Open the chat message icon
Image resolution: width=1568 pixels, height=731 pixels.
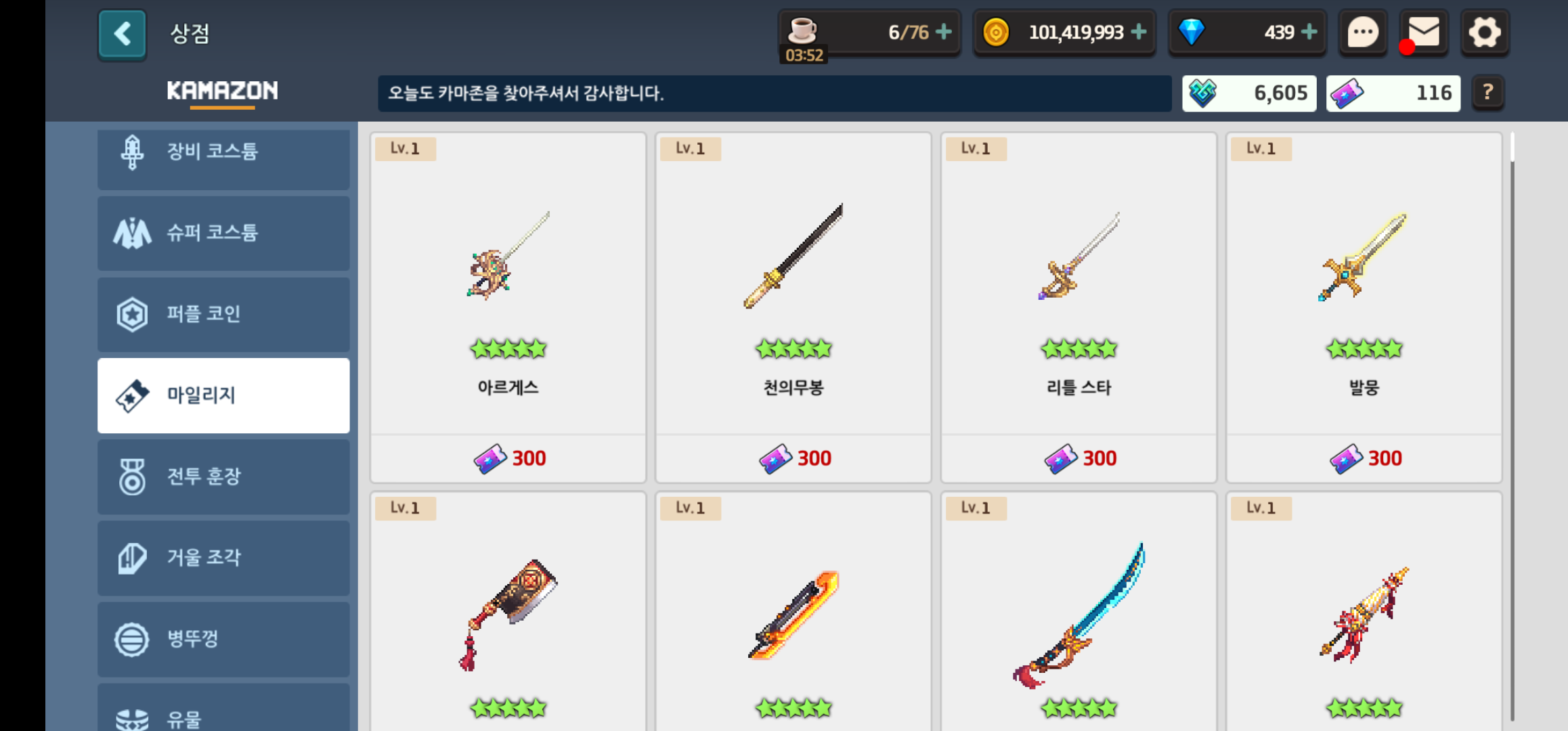coord(1362,32)
